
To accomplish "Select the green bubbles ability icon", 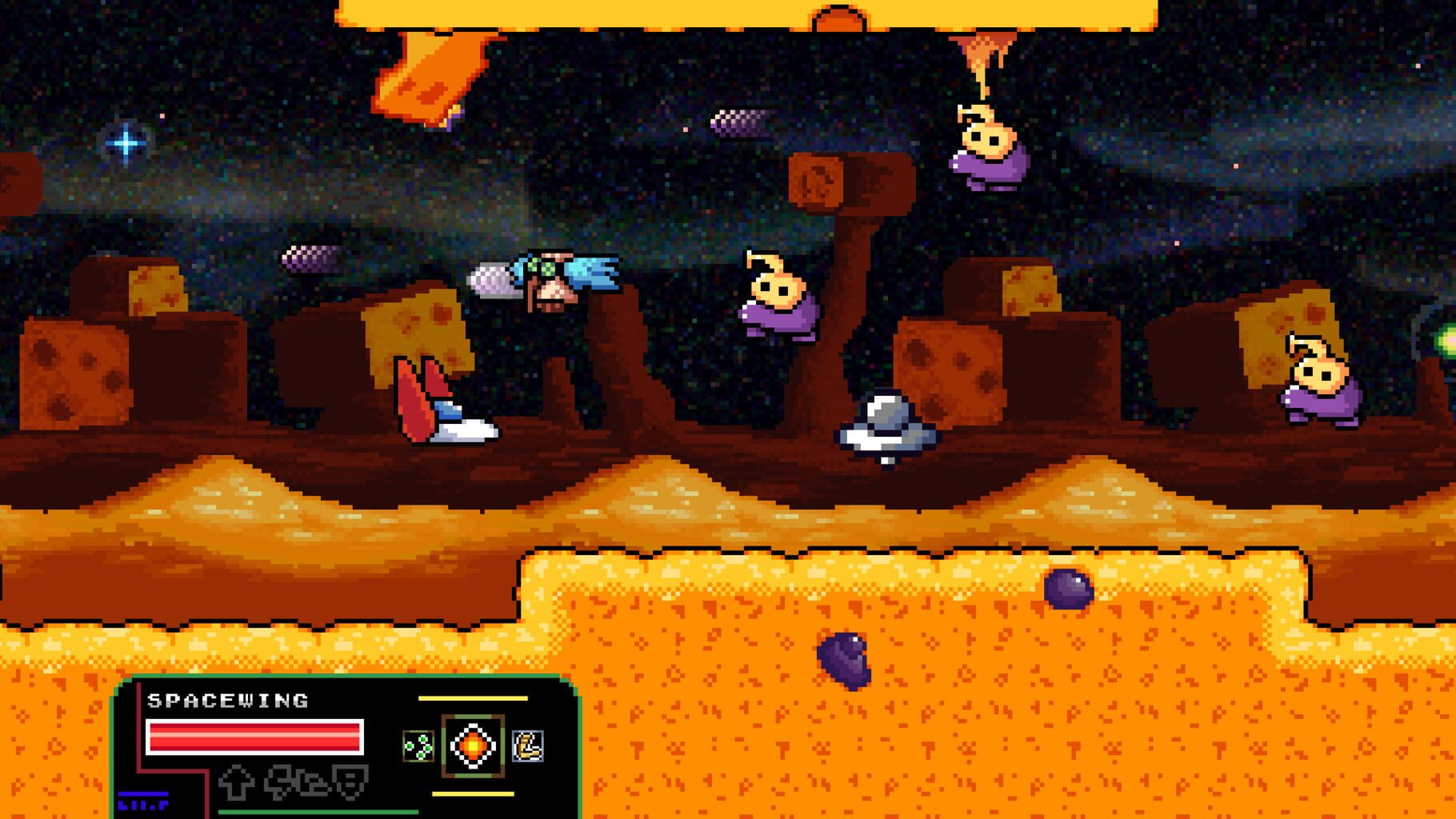I will 418,746.
